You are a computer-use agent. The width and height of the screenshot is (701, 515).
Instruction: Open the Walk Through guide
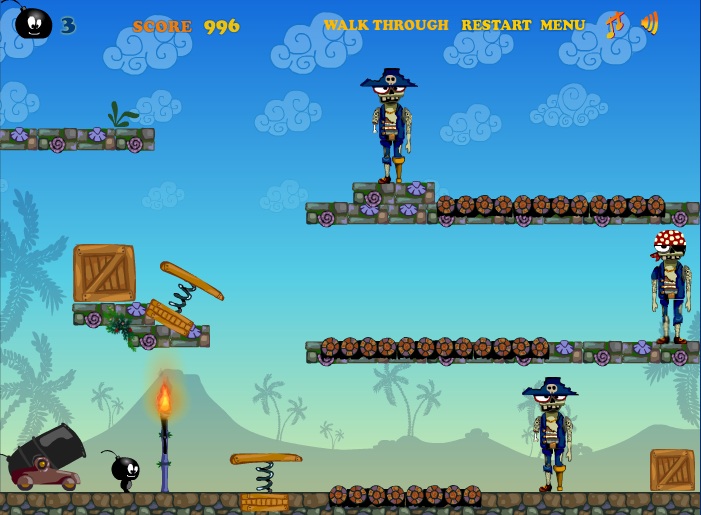tap(386, 25)
